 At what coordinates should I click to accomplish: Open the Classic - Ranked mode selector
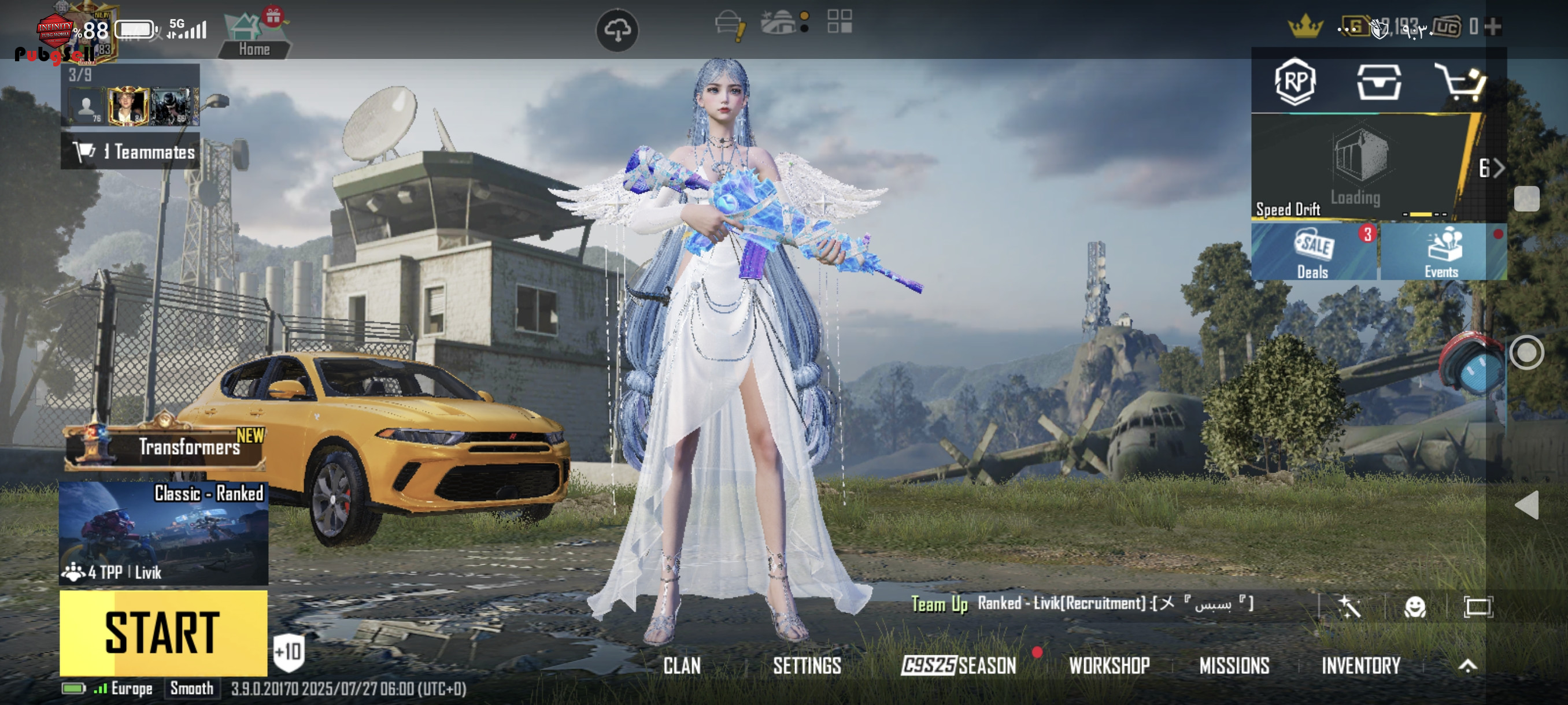(163, 533)
